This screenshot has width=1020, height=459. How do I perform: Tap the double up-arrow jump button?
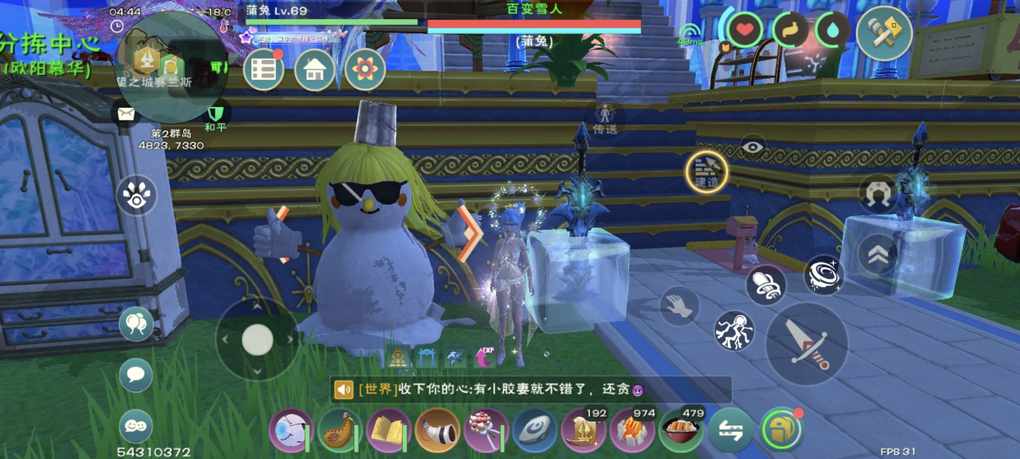878,254
